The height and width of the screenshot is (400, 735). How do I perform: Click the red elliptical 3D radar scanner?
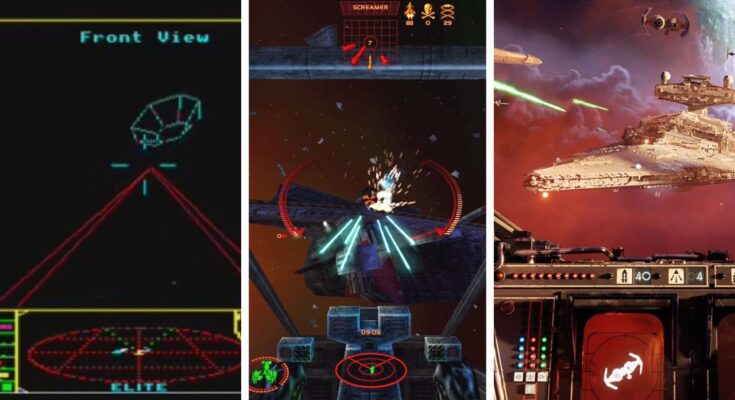134,352
